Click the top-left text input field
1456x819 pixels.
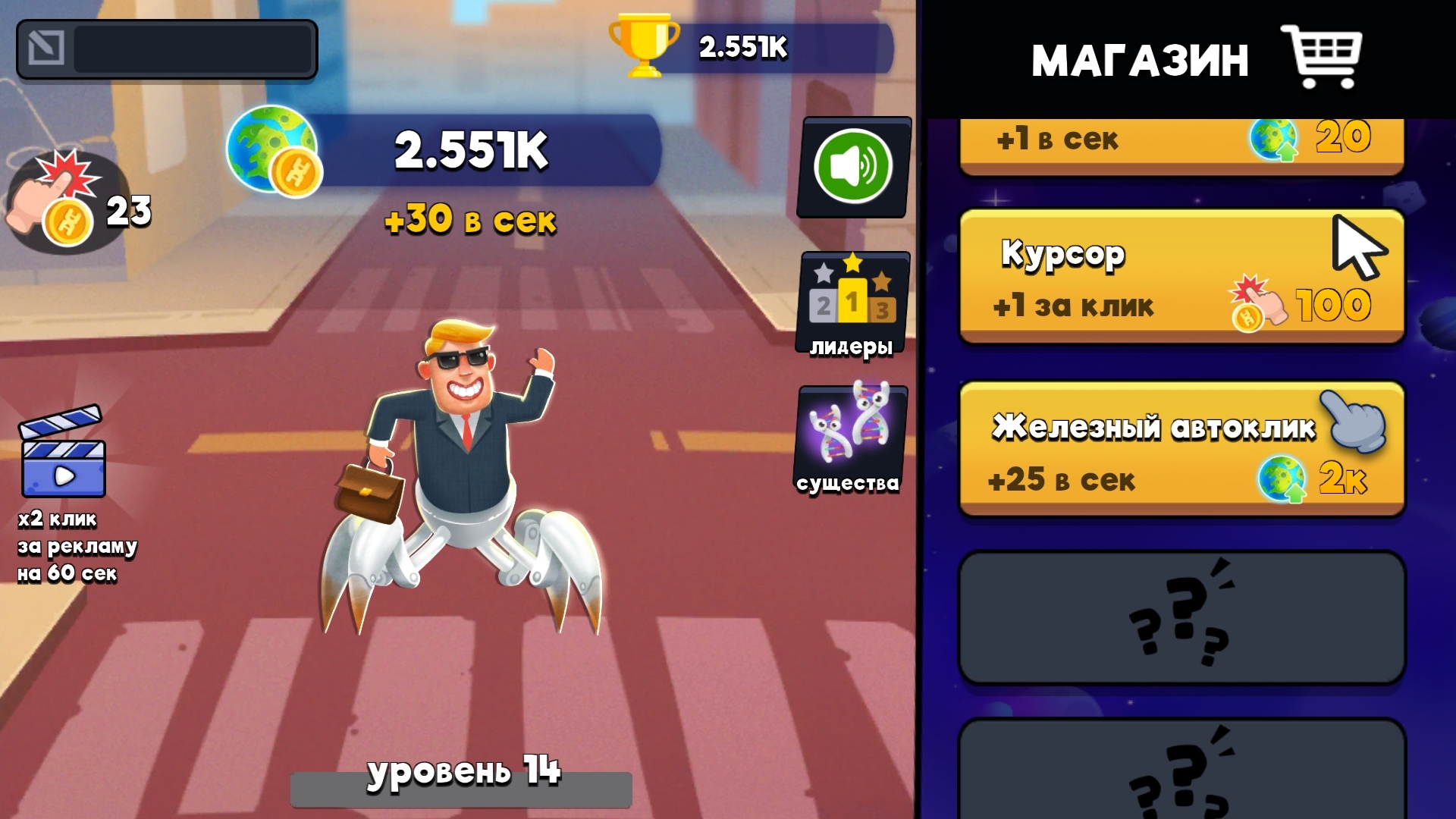[190, 49]
